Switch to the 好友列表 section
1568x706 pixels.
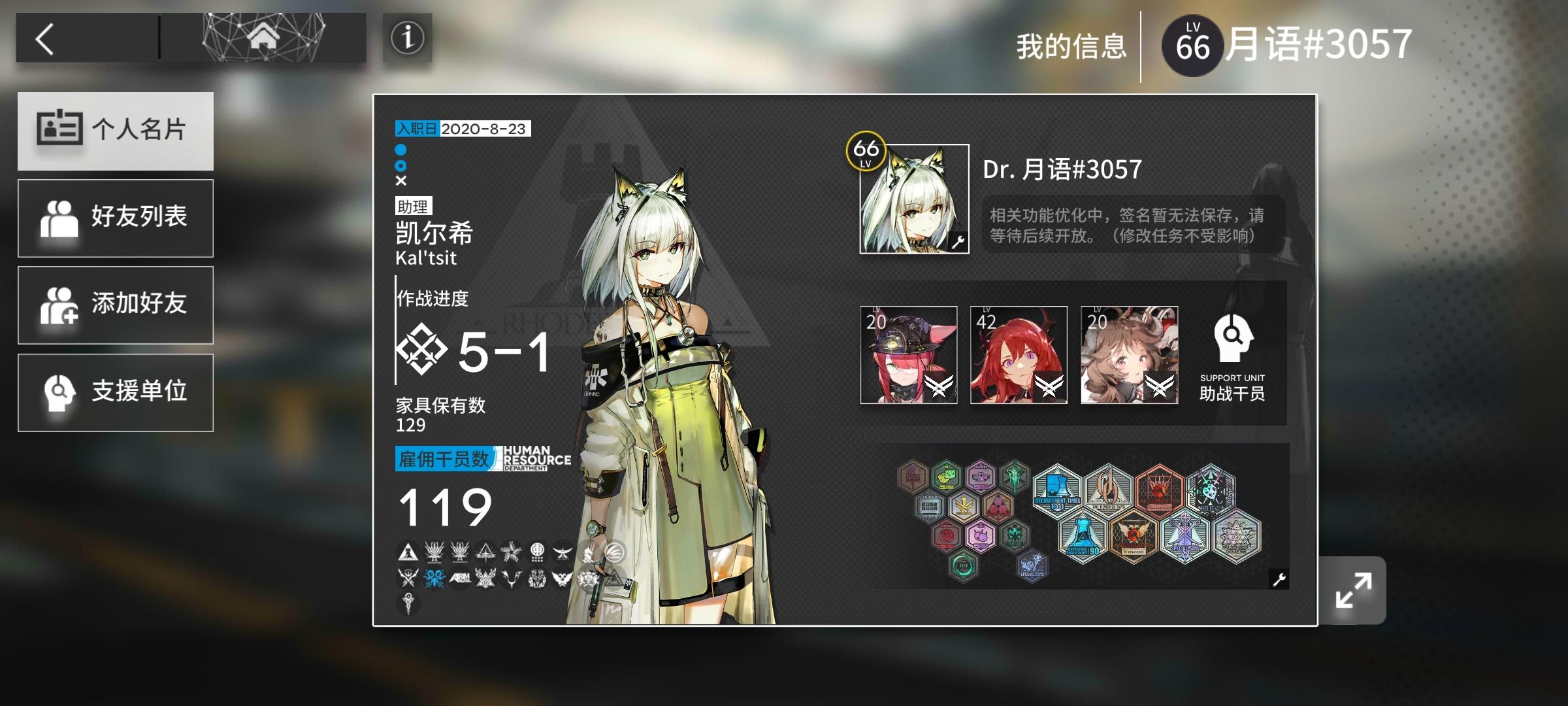tap(115, 218)
